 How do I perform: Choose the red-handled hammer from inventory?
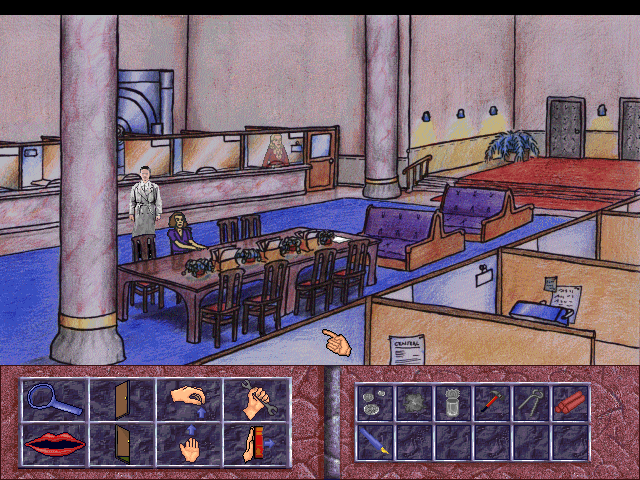point(490,402)
